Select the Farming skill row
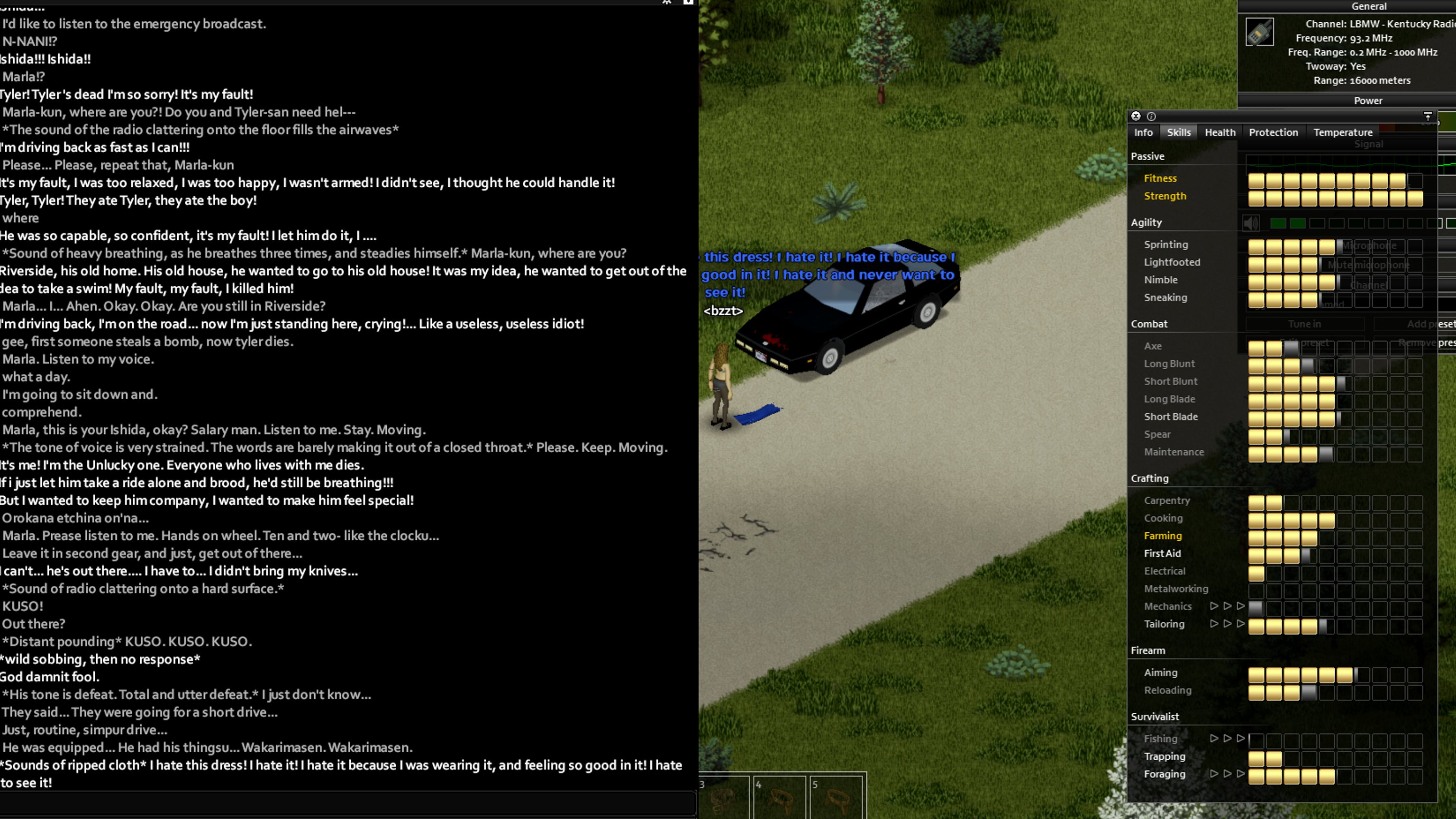Viewport: 1456px width, 819px height. [x=1163, y=536]
